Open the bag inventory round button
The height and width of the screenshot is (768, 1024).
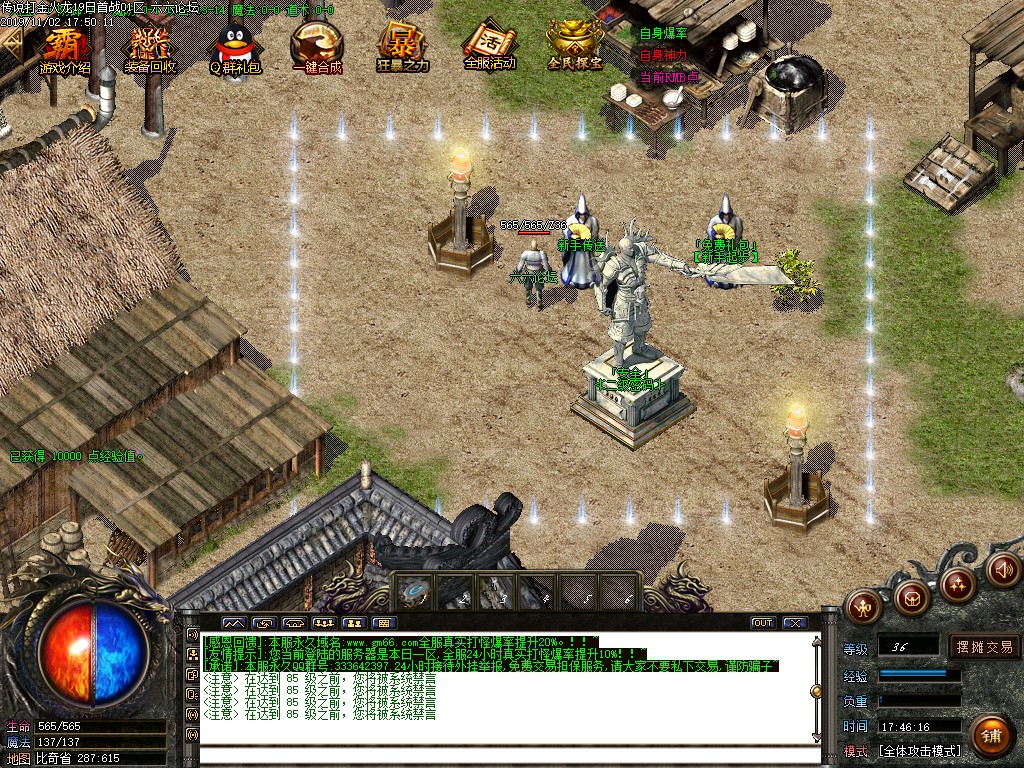(911, 597)
